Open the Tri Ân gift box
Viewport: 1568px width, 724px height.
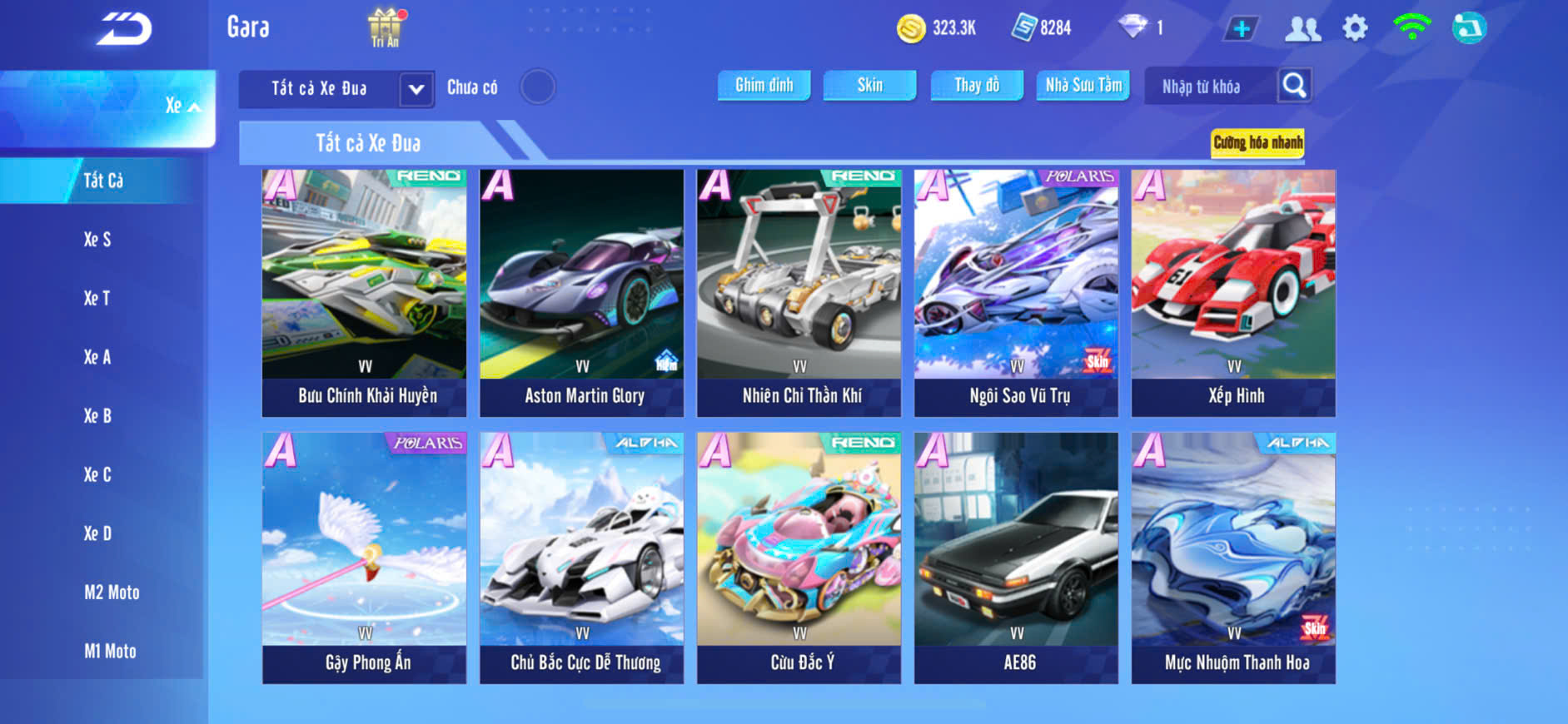coord(385,27)
